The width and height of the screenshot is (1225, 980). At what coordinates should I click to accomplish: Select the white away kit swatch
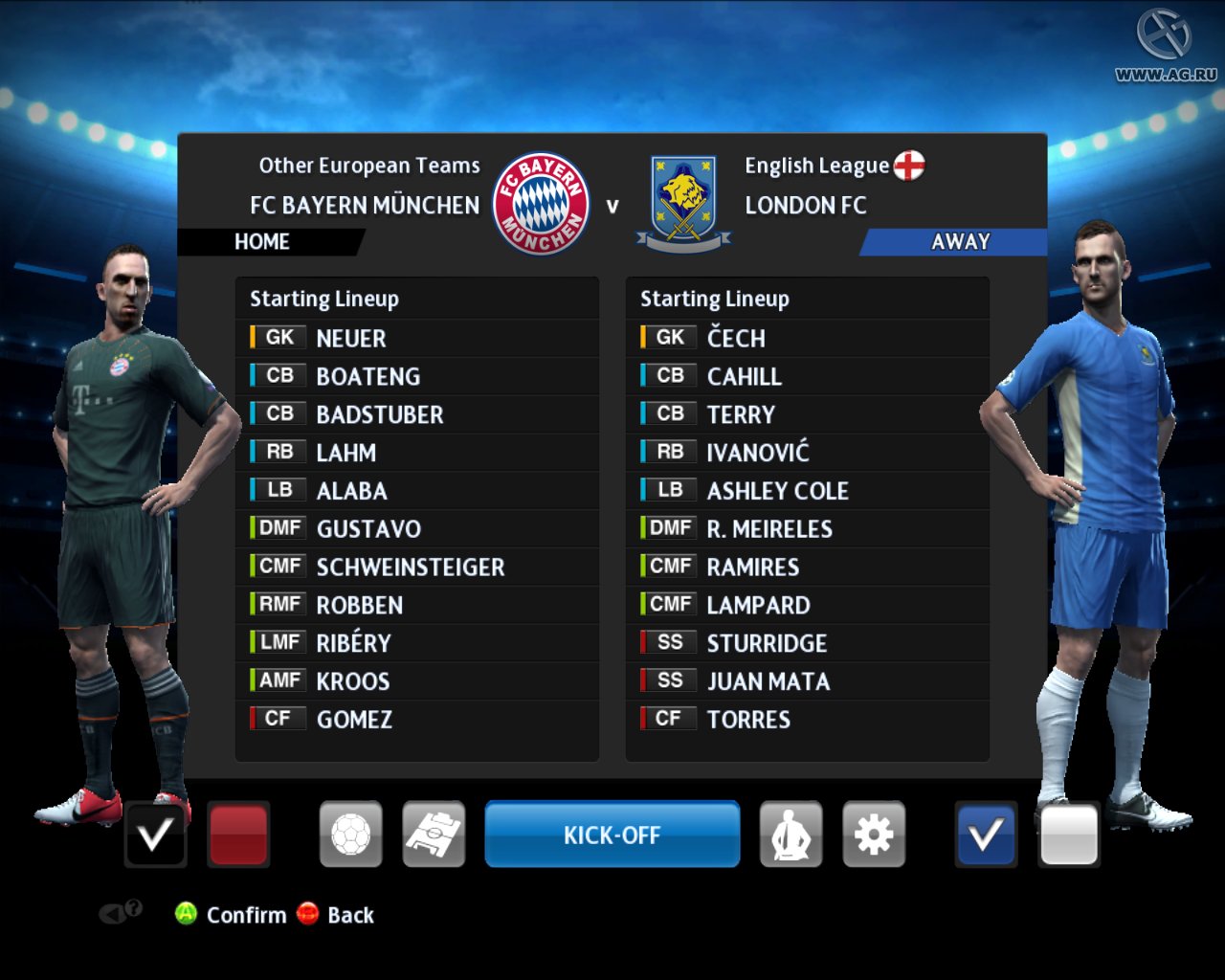pyautogui.click(x=1068, y=835)
